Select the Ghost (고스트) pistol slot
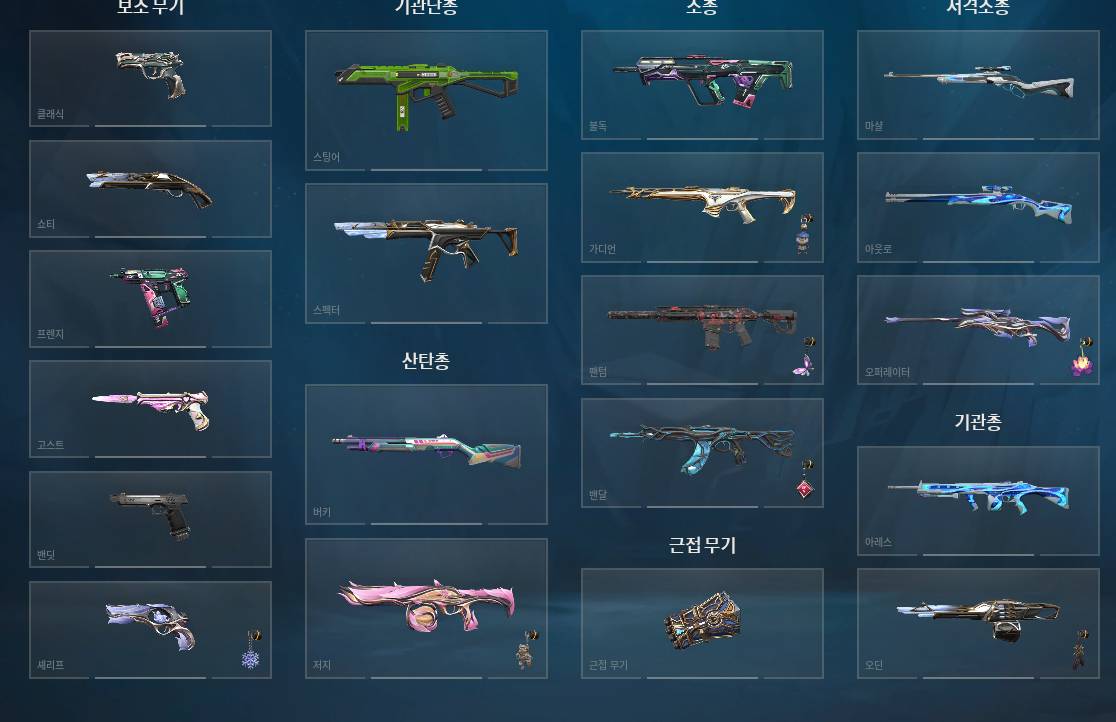 150,408
